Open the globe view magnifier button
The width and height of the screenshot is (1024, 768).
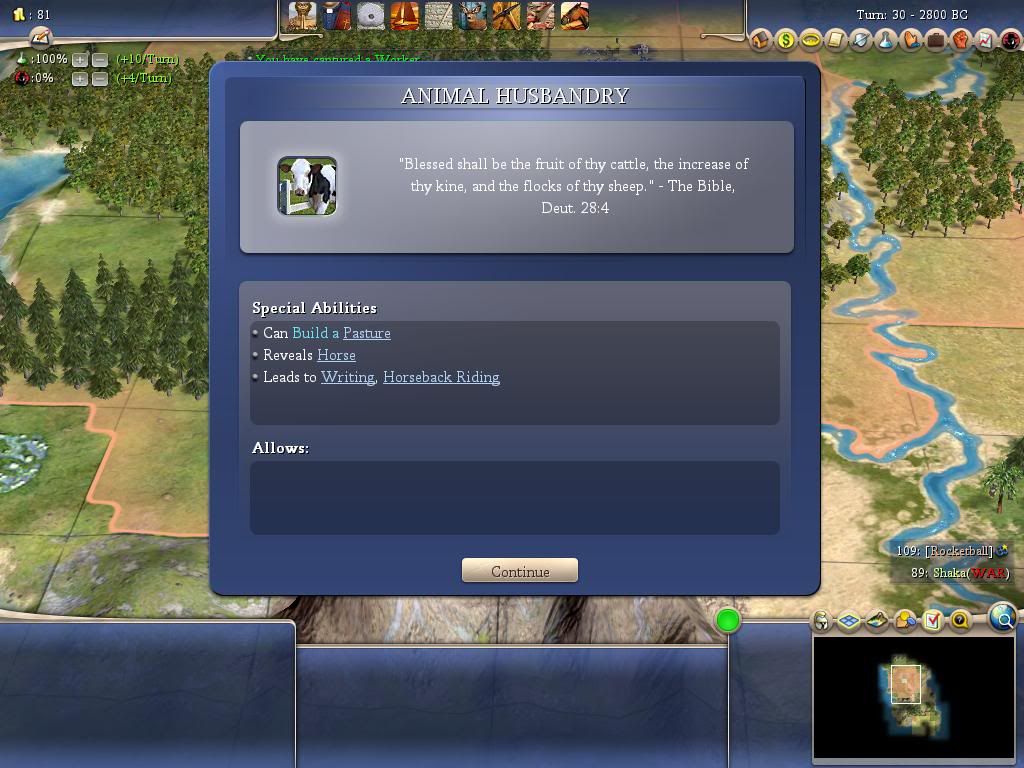pos(1003,618)
